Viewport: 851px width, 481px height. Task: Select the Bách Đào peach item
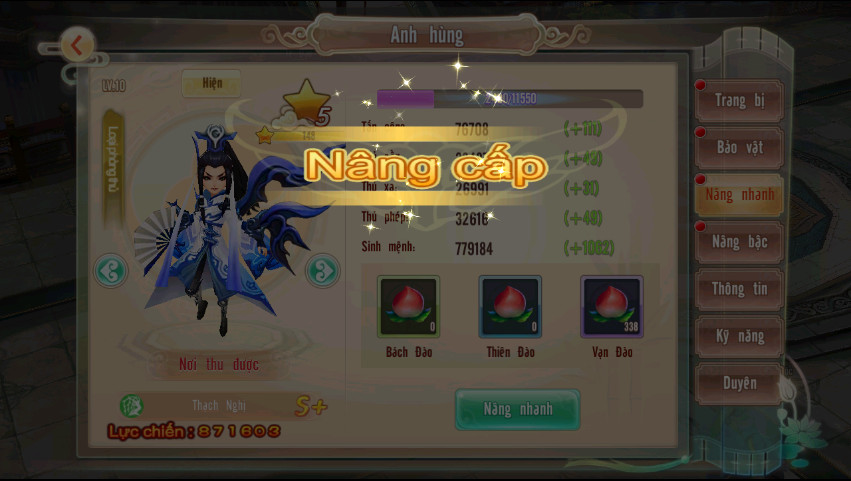coord(408,307)
